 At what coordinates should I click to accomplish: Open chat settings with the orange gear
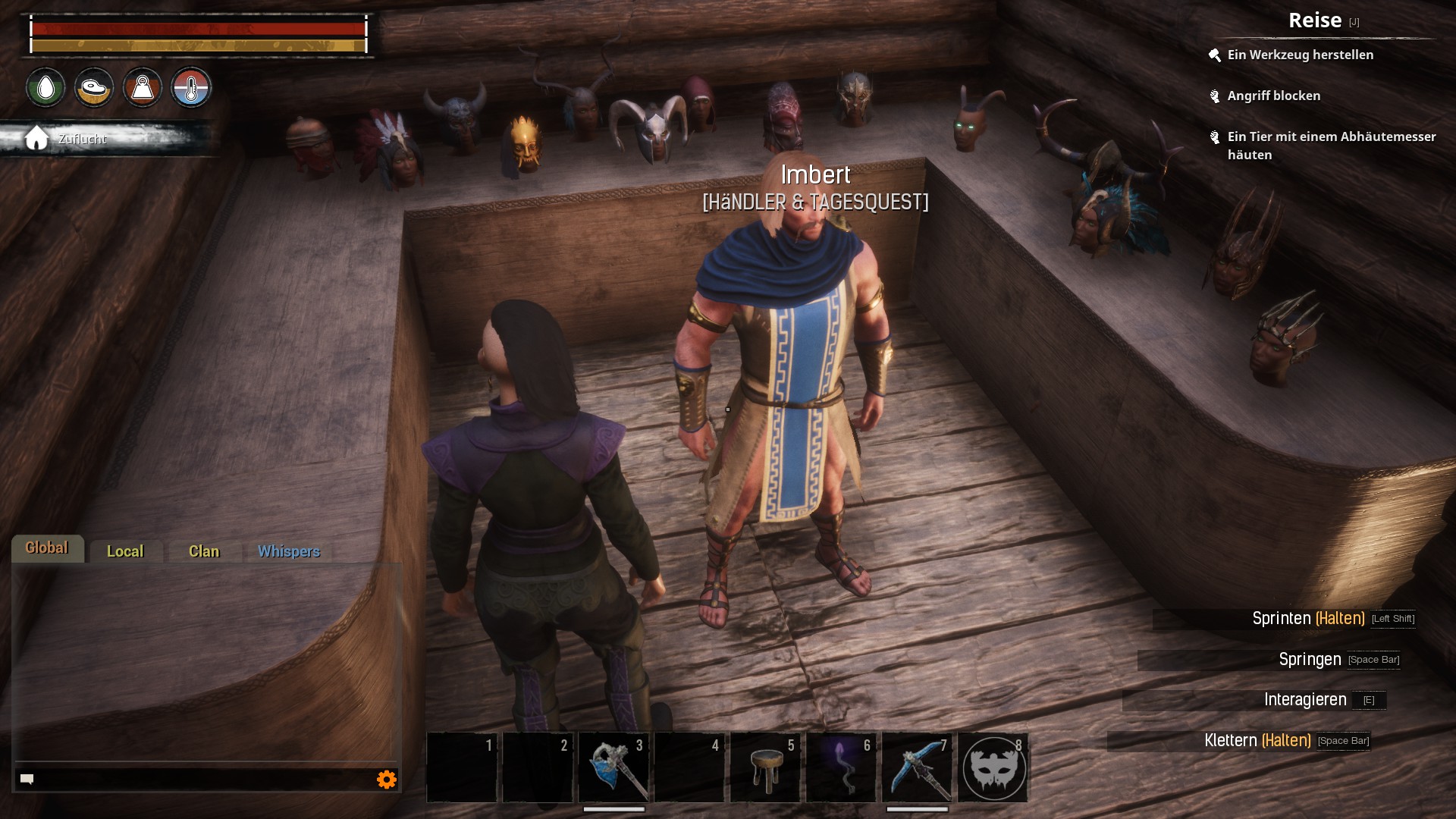[387, 780]
